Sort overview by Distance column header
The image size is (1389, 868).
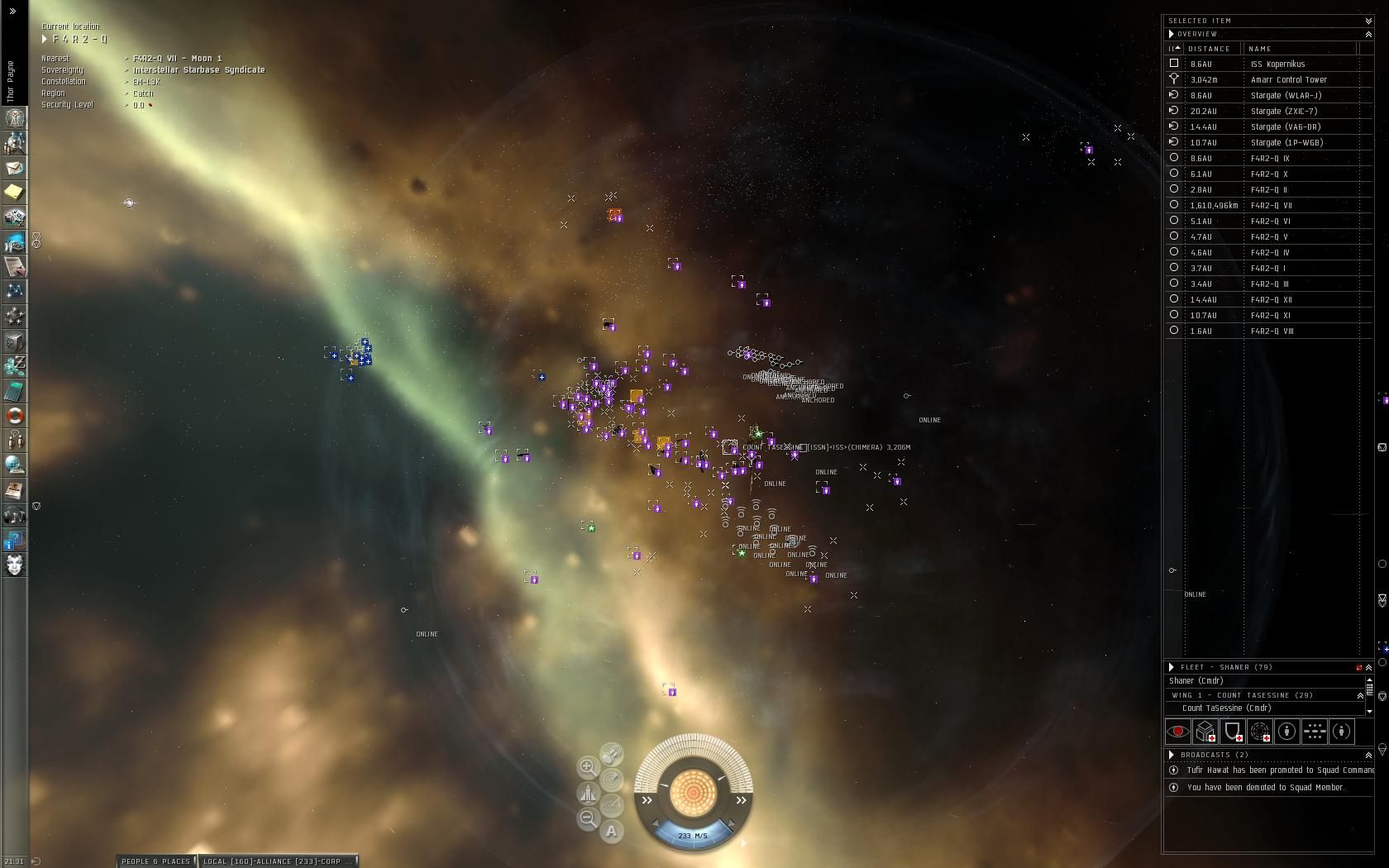(x=1209, y=49)
